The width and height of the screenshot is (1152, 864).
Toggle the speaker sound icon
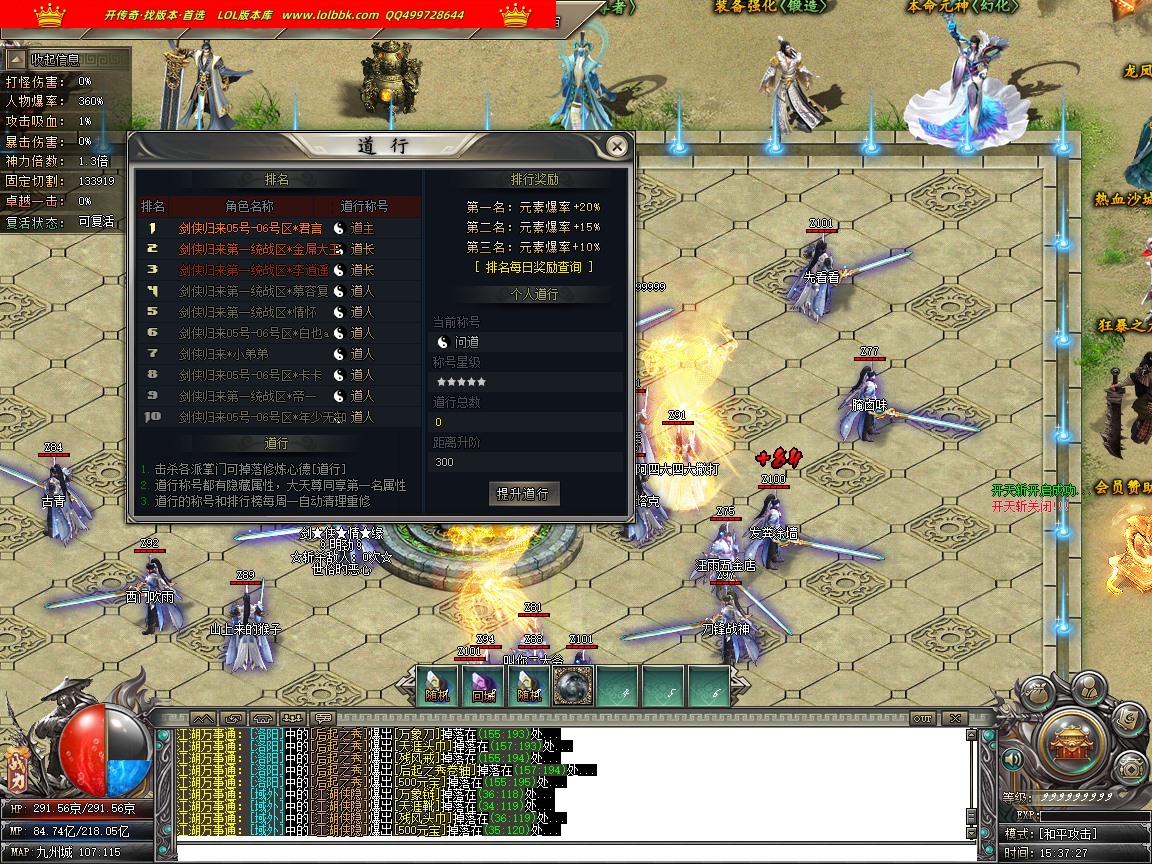[1012, 761]
